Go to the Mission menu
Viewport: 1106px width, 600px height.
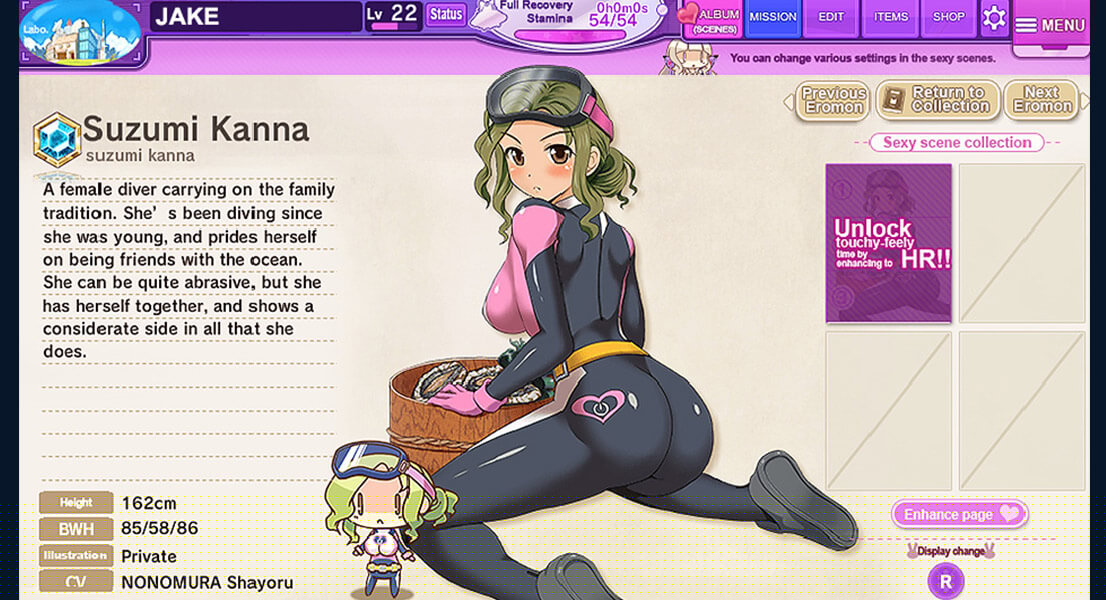tap(773, 17)
